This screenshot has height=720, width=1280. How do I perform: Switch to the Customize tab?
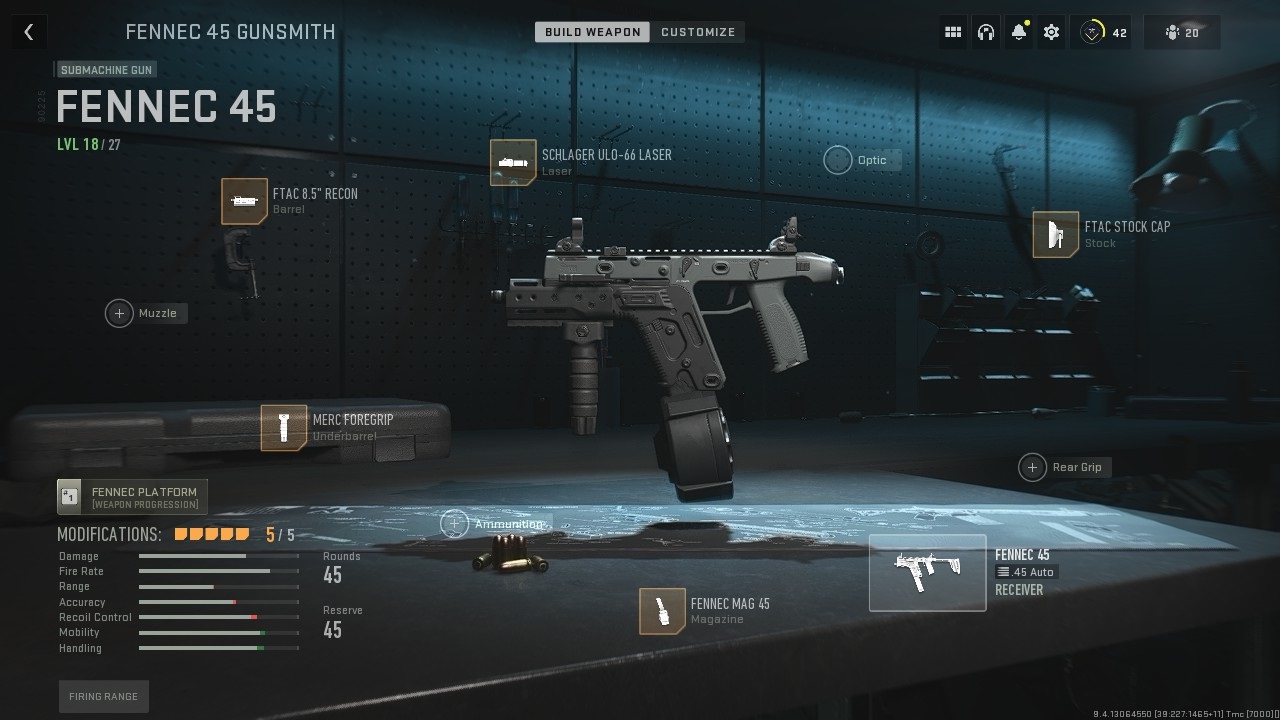point(698,31)
